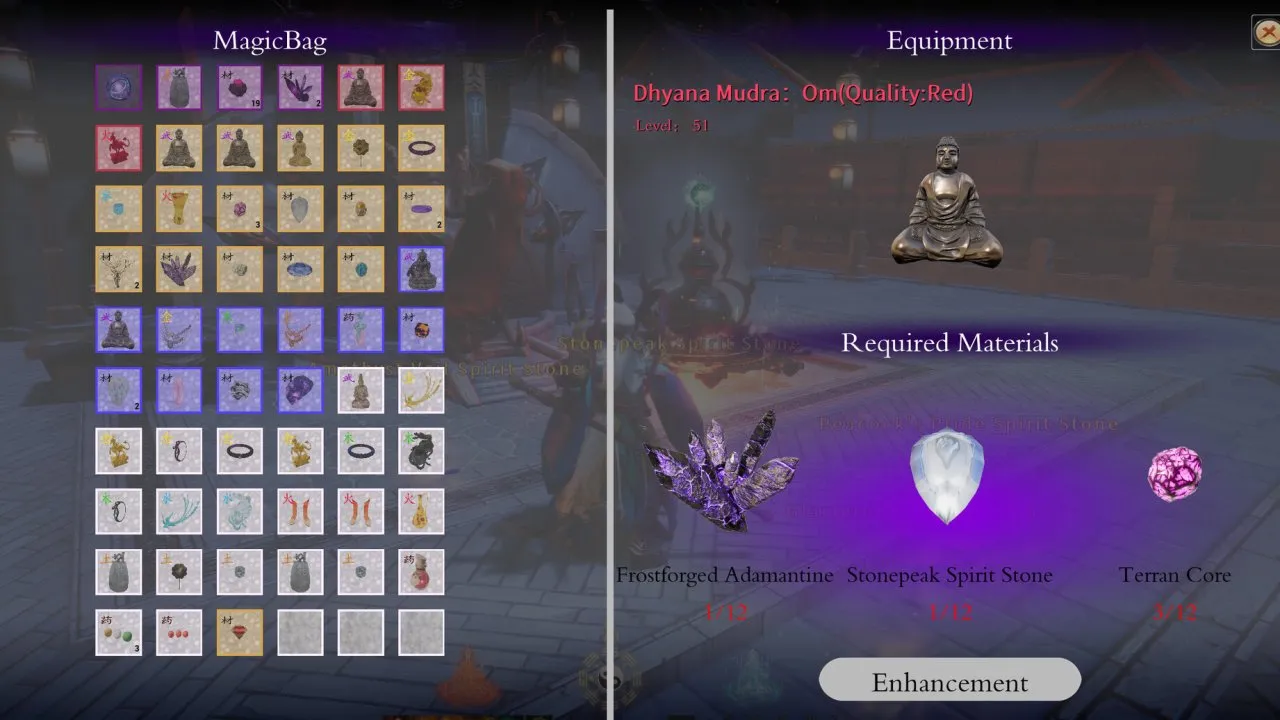Image resolution: width=1280 pixels, height=720 pixels.
Task: Pick the three red pills slot
Action: click(179, 632)
